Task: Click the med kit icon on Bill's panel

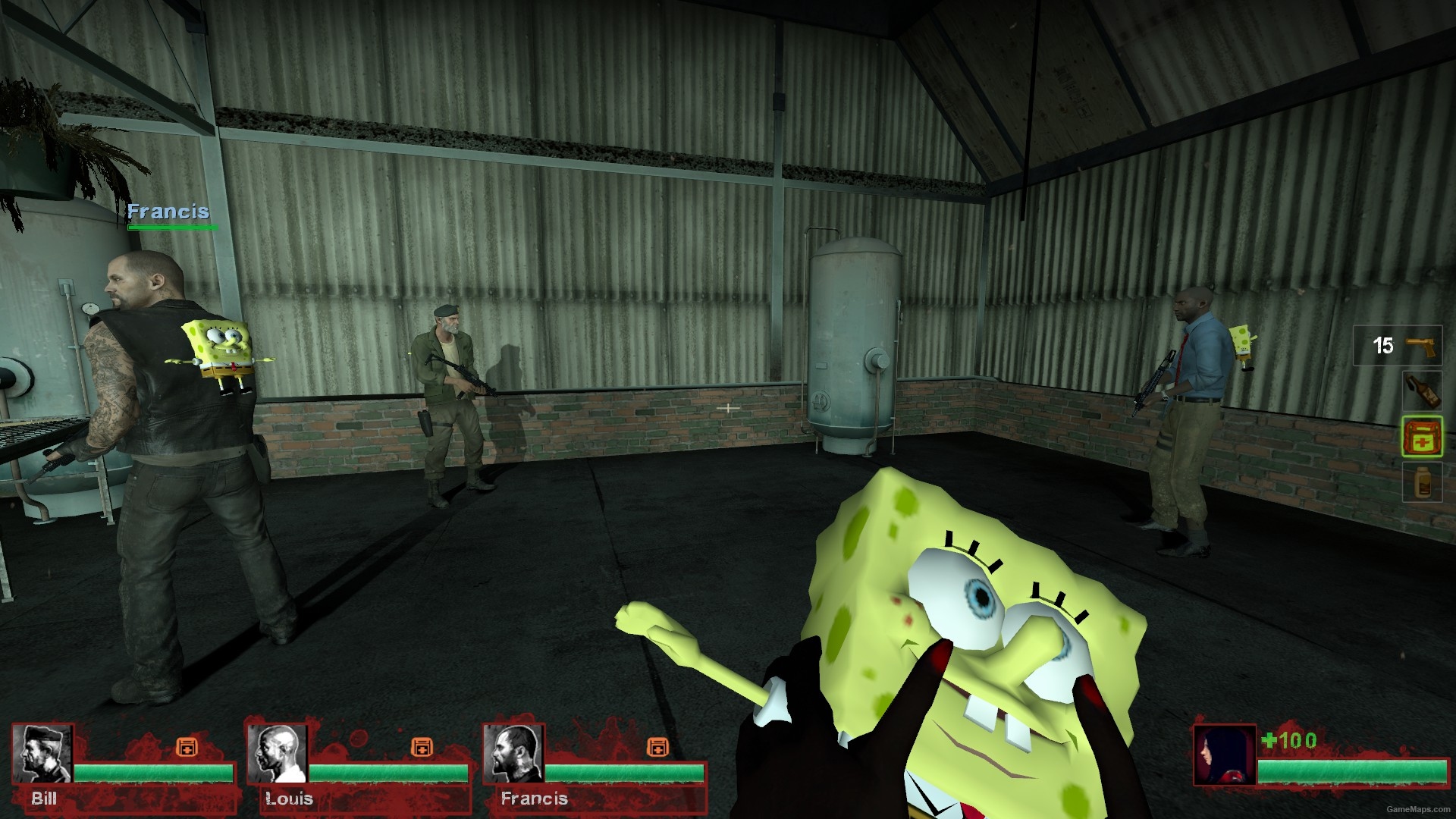Action: tap(187, 746)
